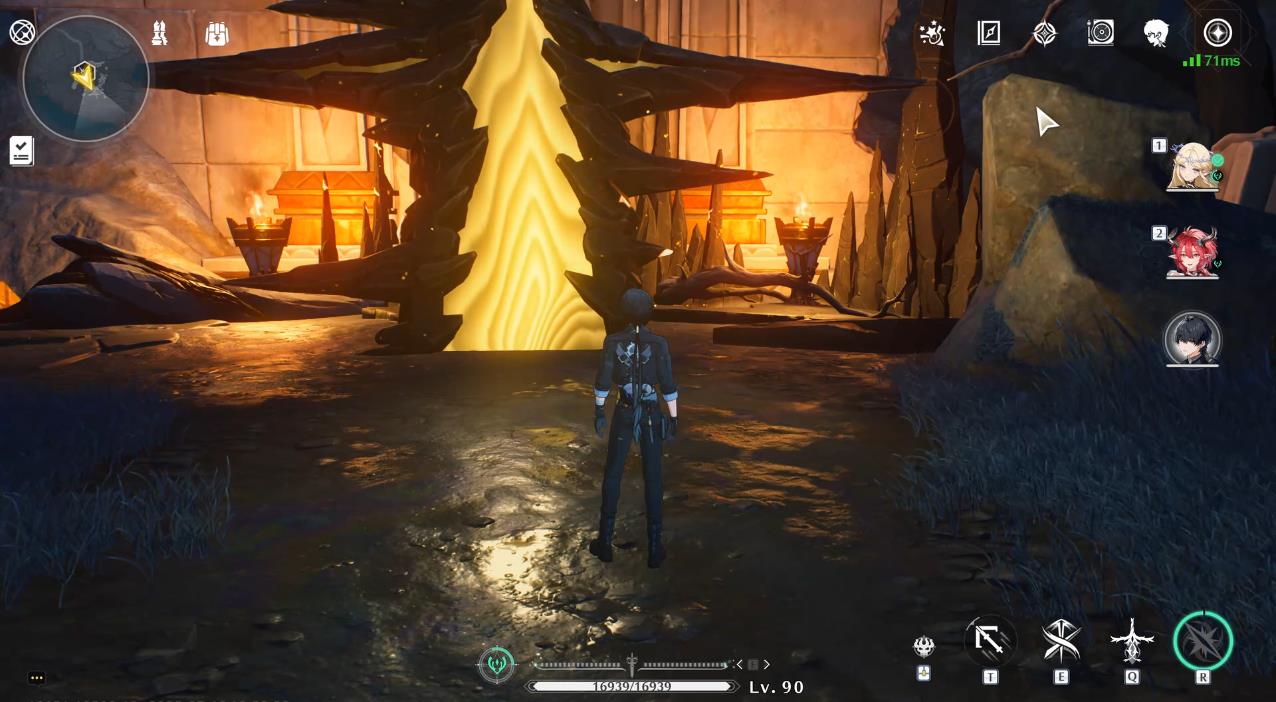Open the quest checklist icon
This screenshot has width=1276, height=702.
tap(21, 151)
